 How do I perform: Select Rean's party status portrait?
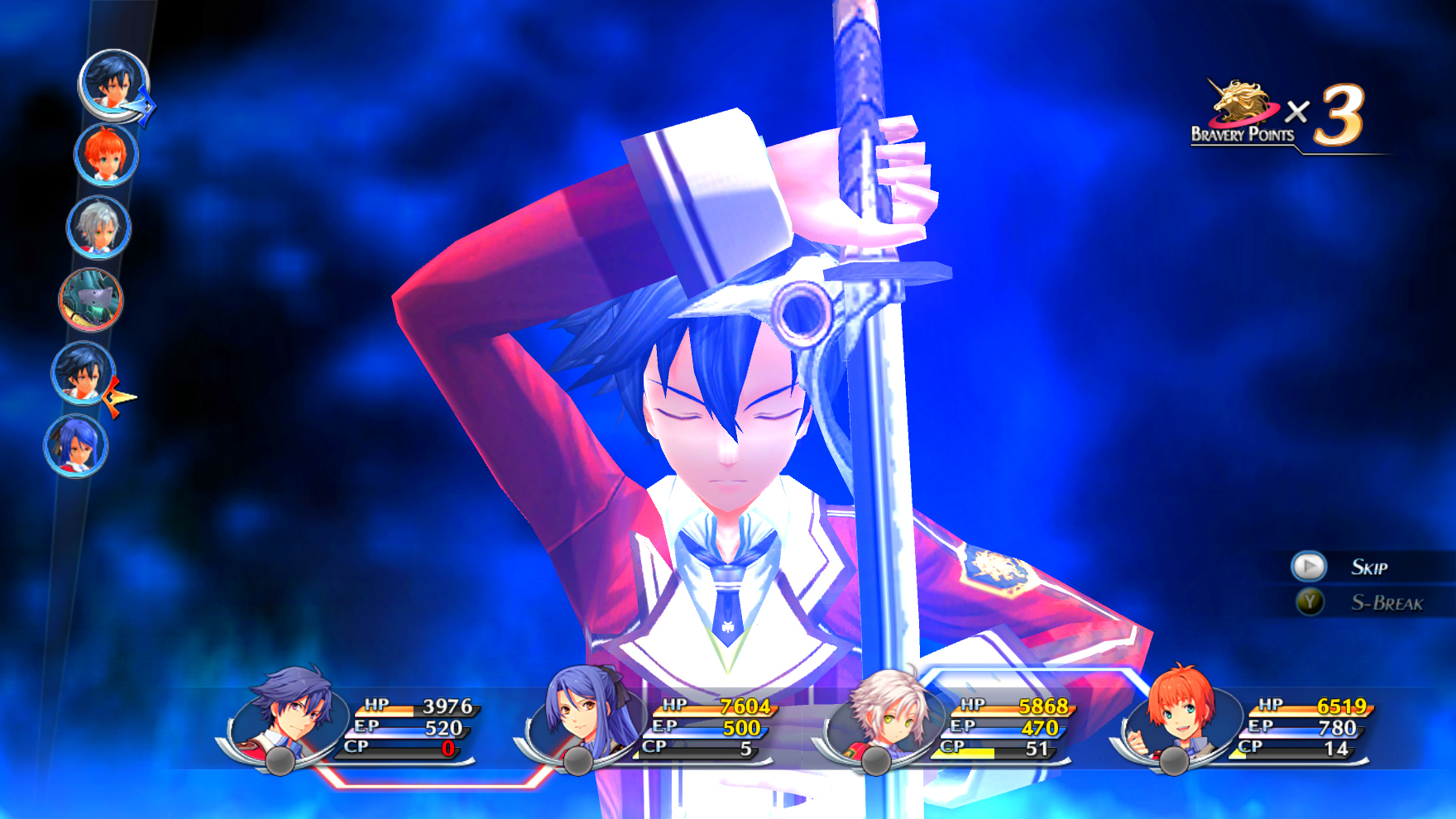[x=288, y=715]
